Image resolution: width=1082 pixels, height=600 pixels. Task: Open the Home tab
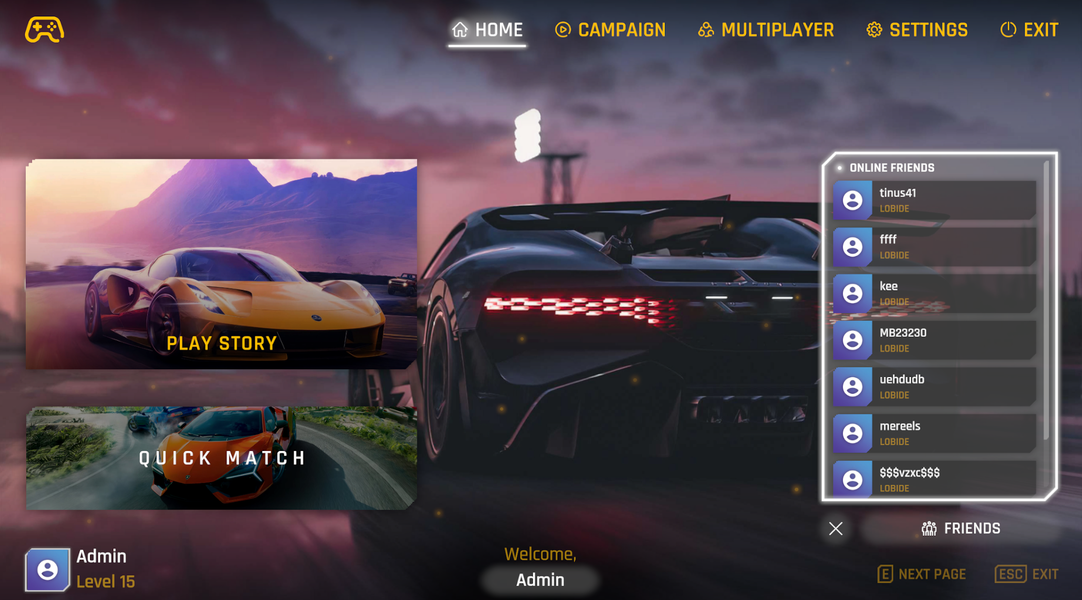[x=487, y=30]
